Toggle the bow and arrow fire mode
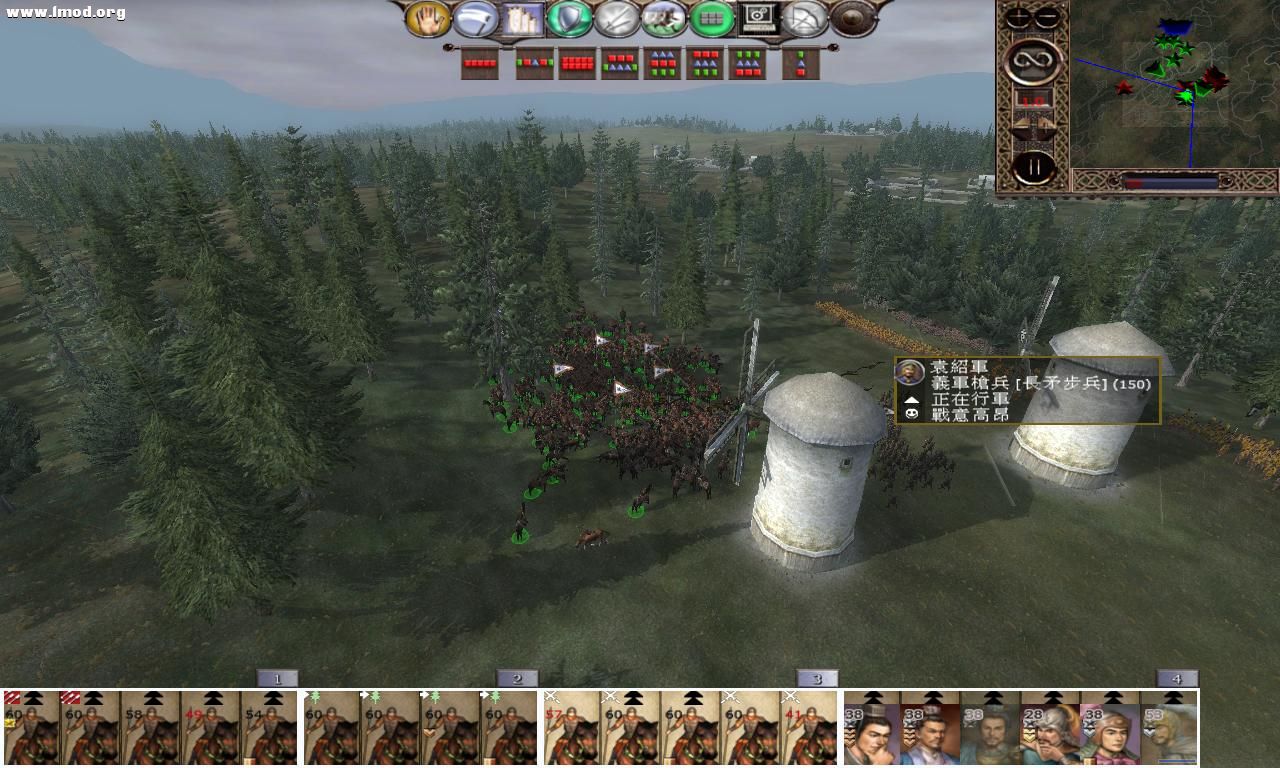This screenshot has height=768, width=1280. coord(806,19)
